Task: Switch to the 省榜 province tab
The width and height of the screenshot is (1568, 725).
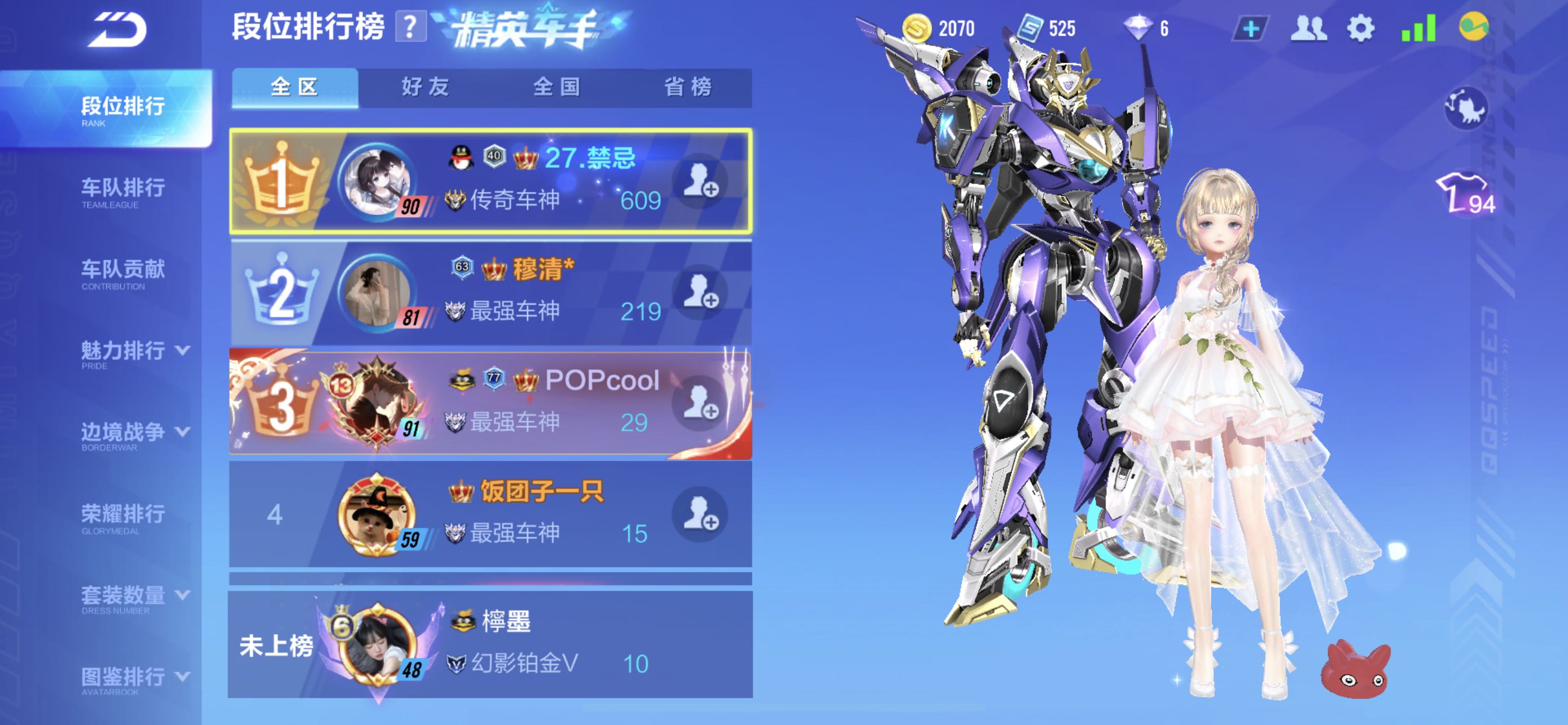Action: click(688, 87)
